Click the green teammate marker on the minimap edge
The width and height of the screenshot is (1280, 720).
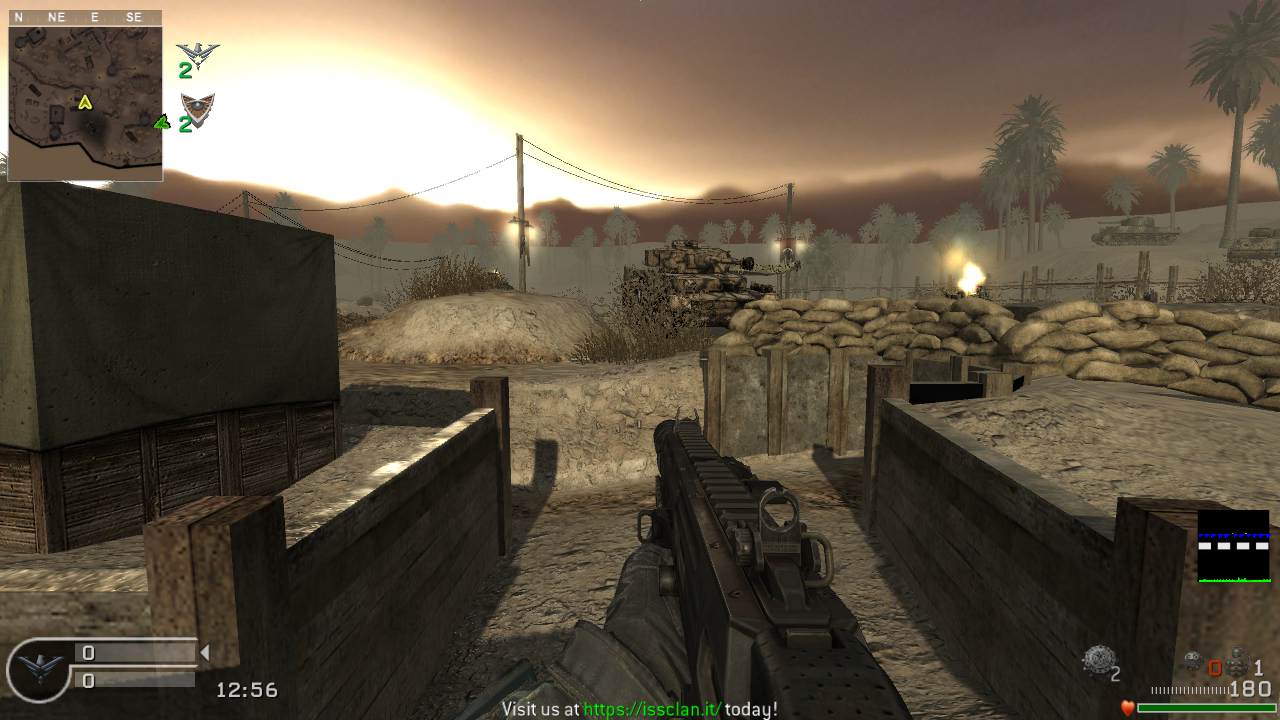pyautogui.click(x=160, y=122)
